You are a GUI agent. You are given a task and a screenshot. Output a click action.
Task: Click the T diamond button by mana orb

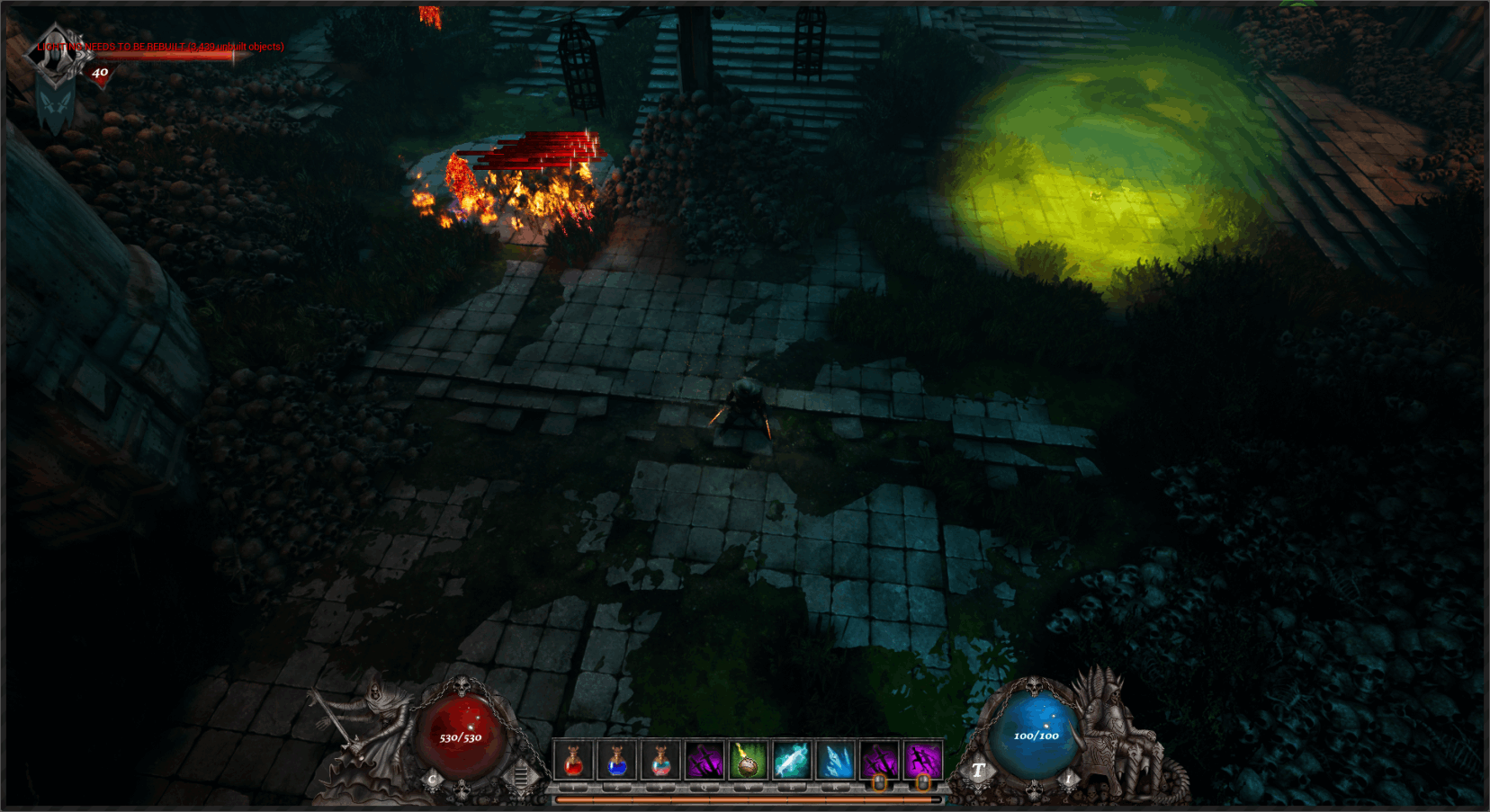click(x=978, y=771)
